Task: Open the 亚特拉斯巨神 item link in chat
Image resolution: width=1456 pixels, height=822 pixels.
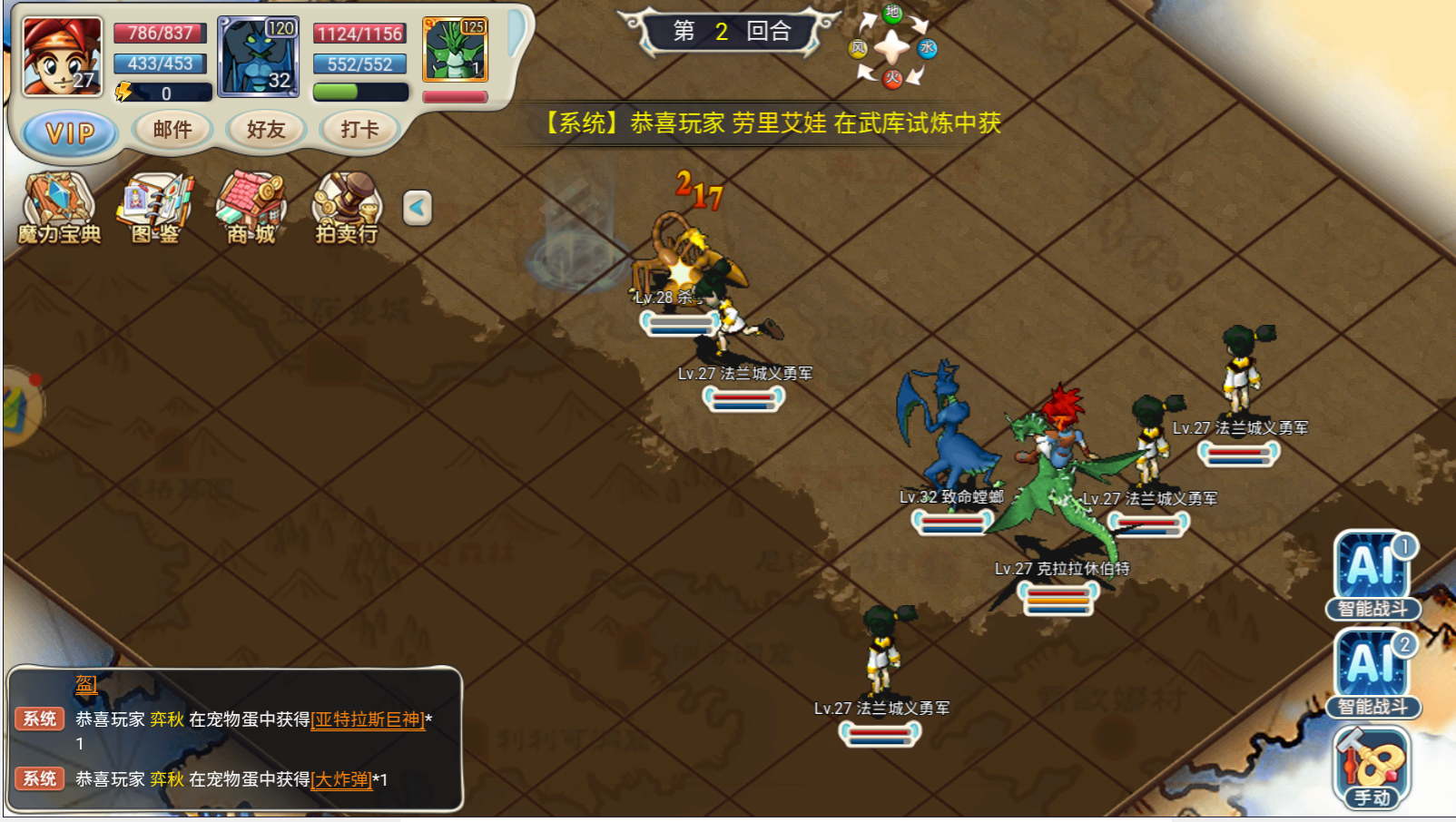Action: point(368,719)
